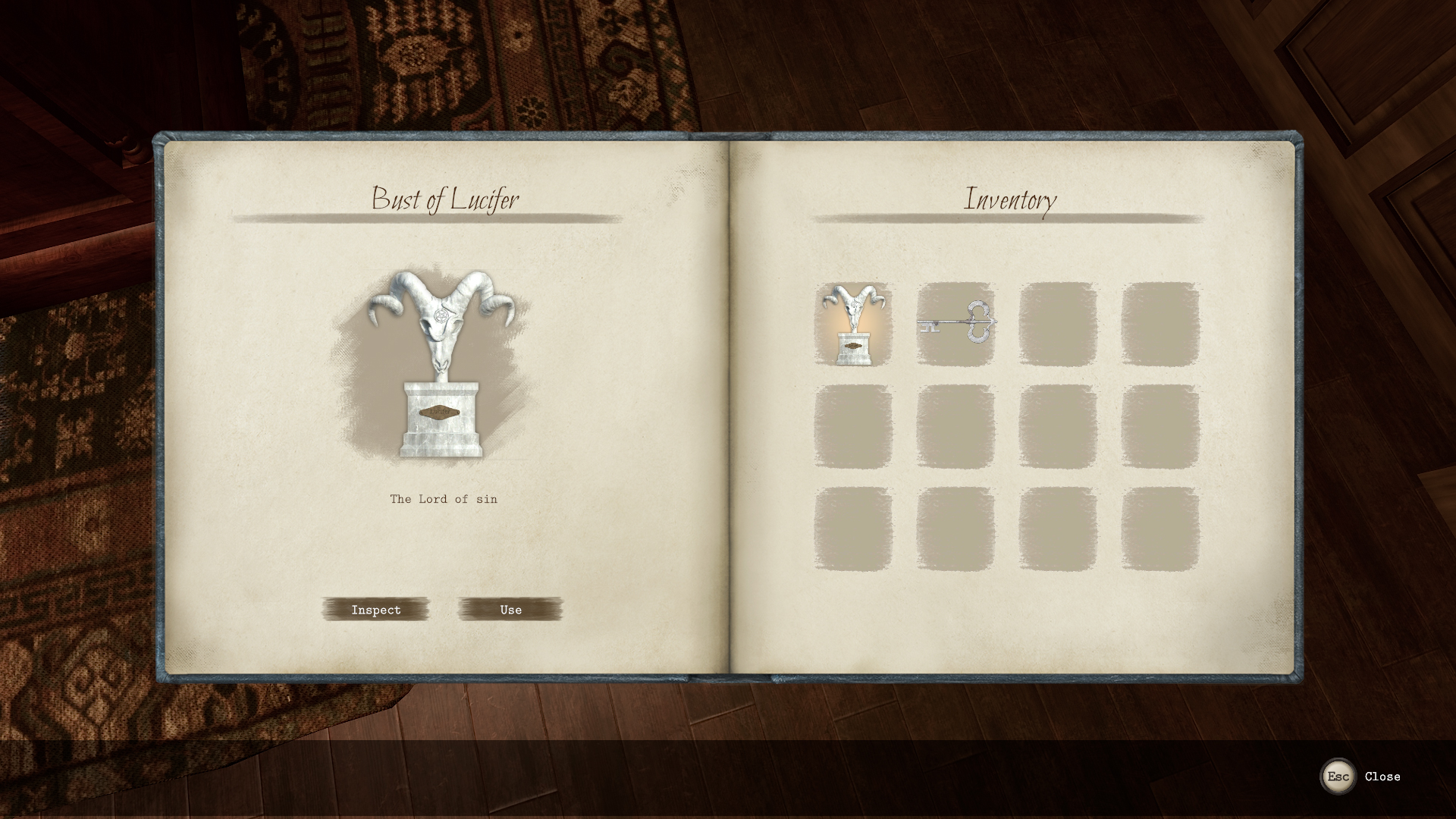1456x819 pixels.
Task: Select the silver key inventory slot
Action: 955,325
